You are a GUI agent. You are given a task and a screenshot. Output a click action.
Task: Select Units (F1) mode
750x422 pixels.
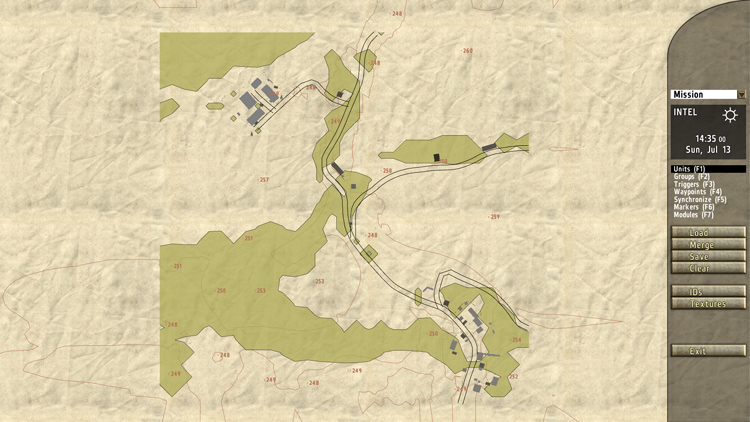[x=690, y=169]
